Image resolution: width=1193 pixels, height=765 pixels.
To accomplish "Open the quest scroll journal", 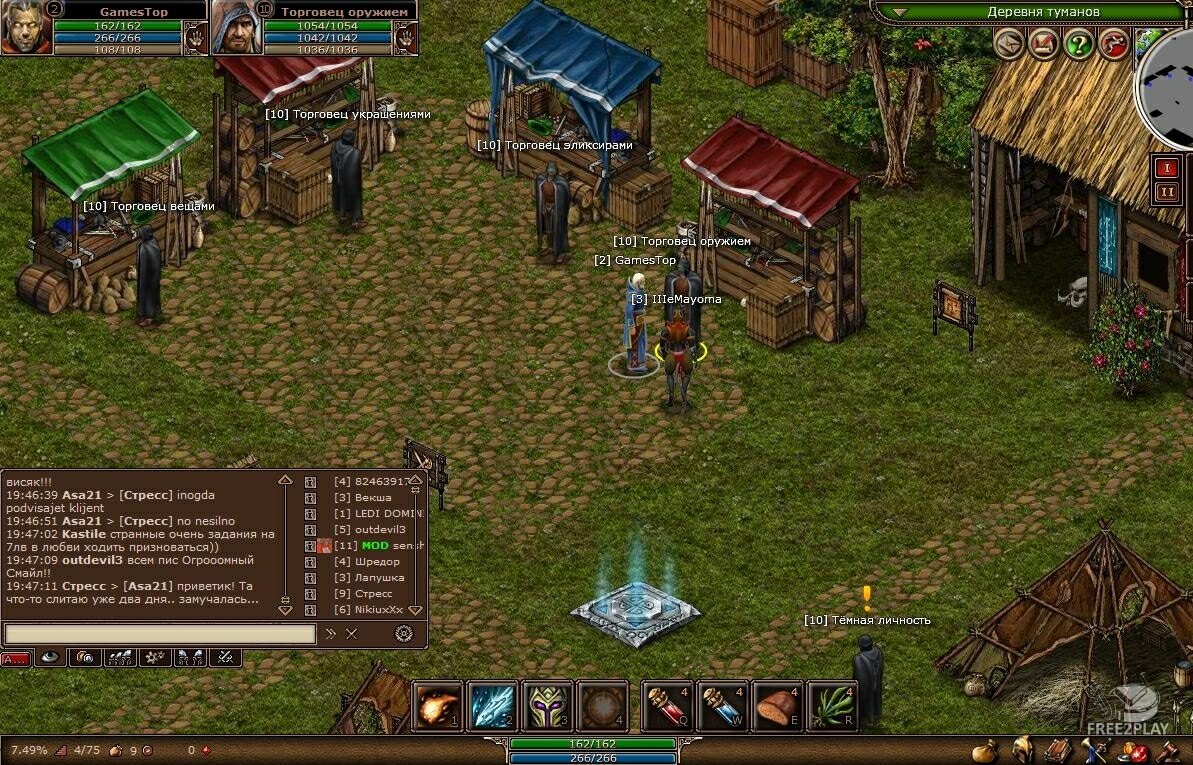I will (x=1043, y=44).
